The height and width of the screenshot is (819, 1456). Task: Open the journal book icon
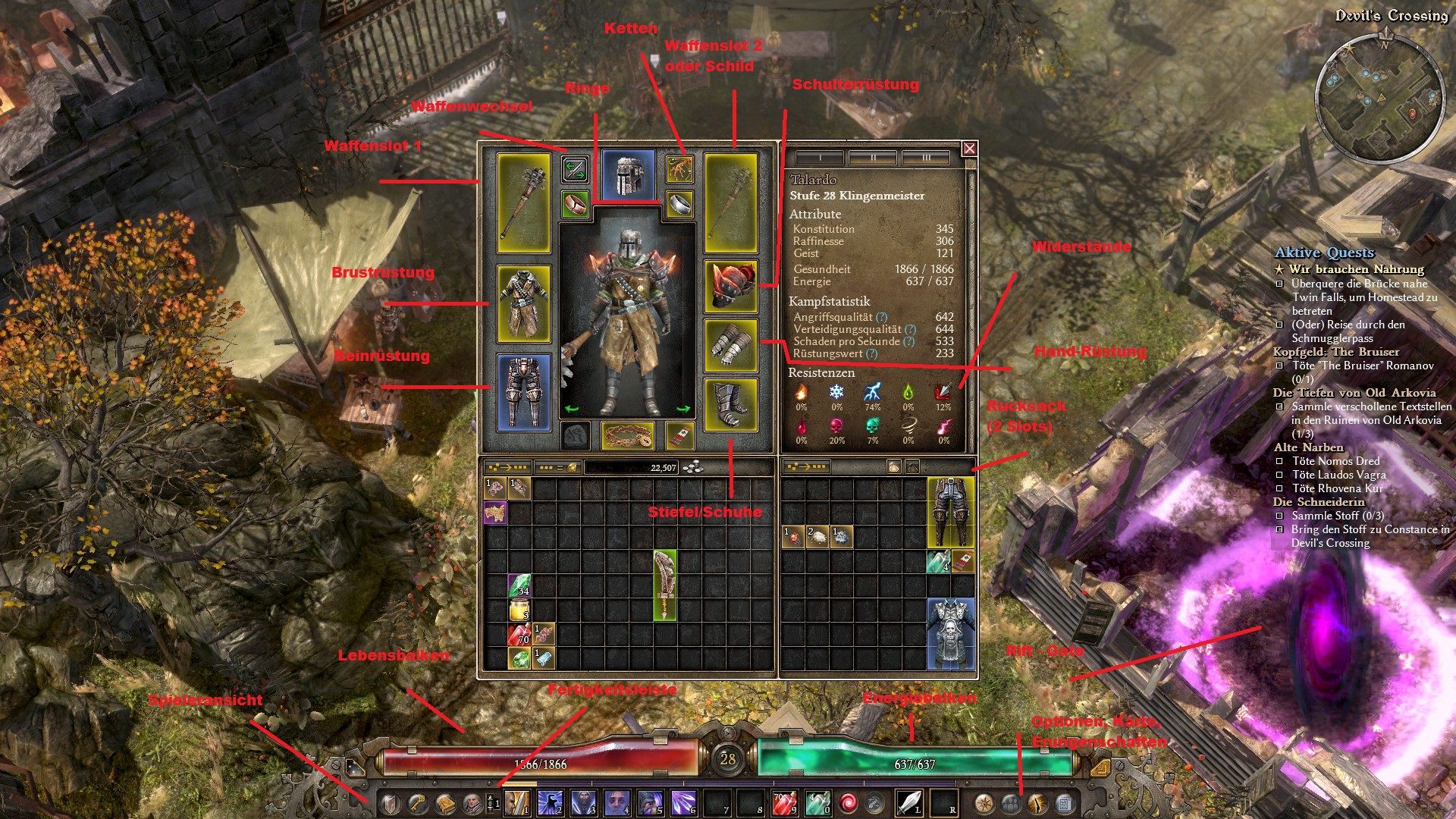click(x=445, y=802)
